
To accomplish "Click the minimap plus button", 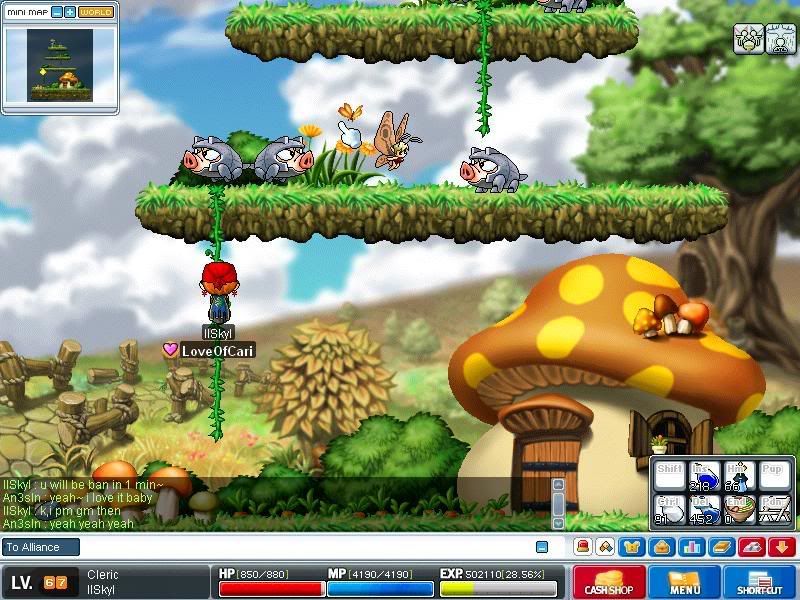I will [x=70, y=12].
